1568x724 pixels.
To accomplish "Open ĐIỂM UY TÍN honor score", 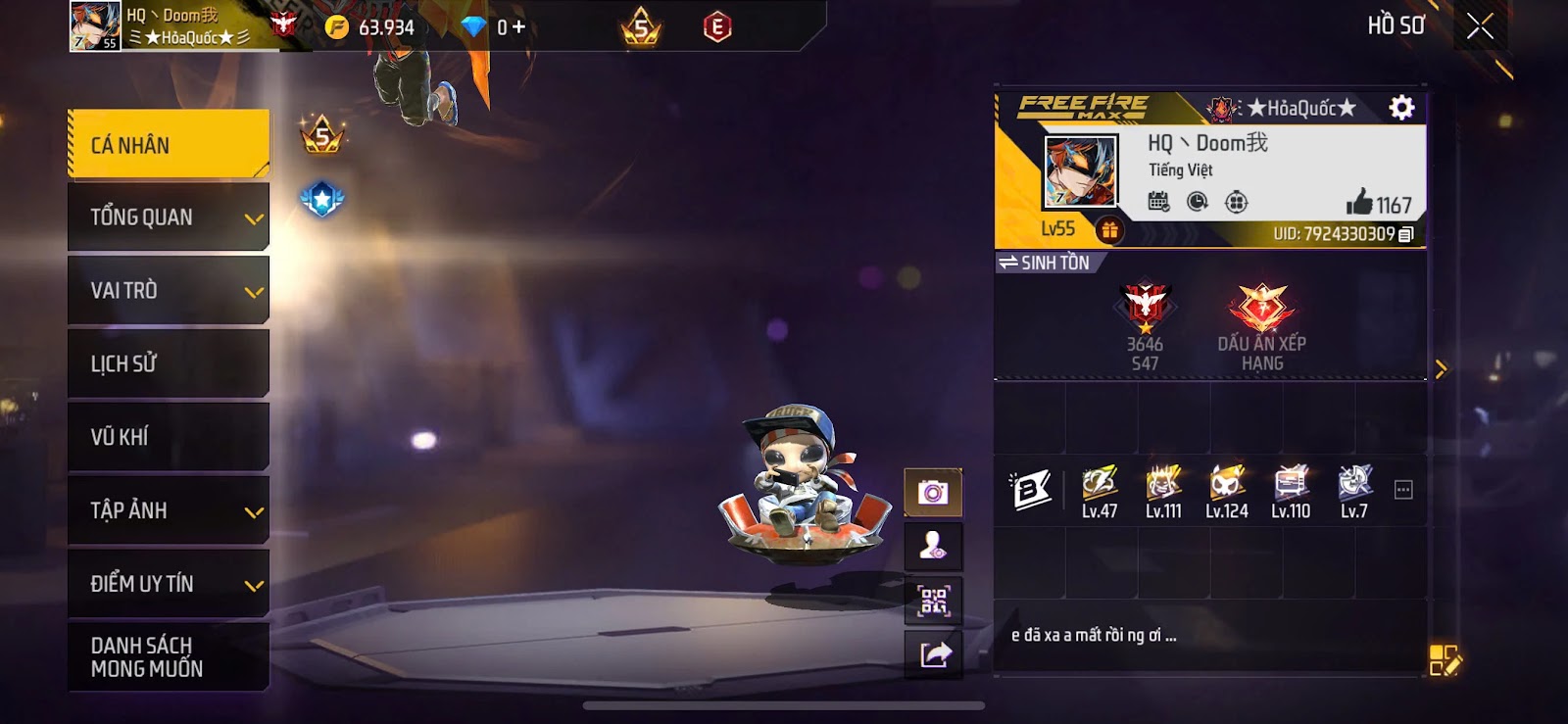I will point(168,584).
